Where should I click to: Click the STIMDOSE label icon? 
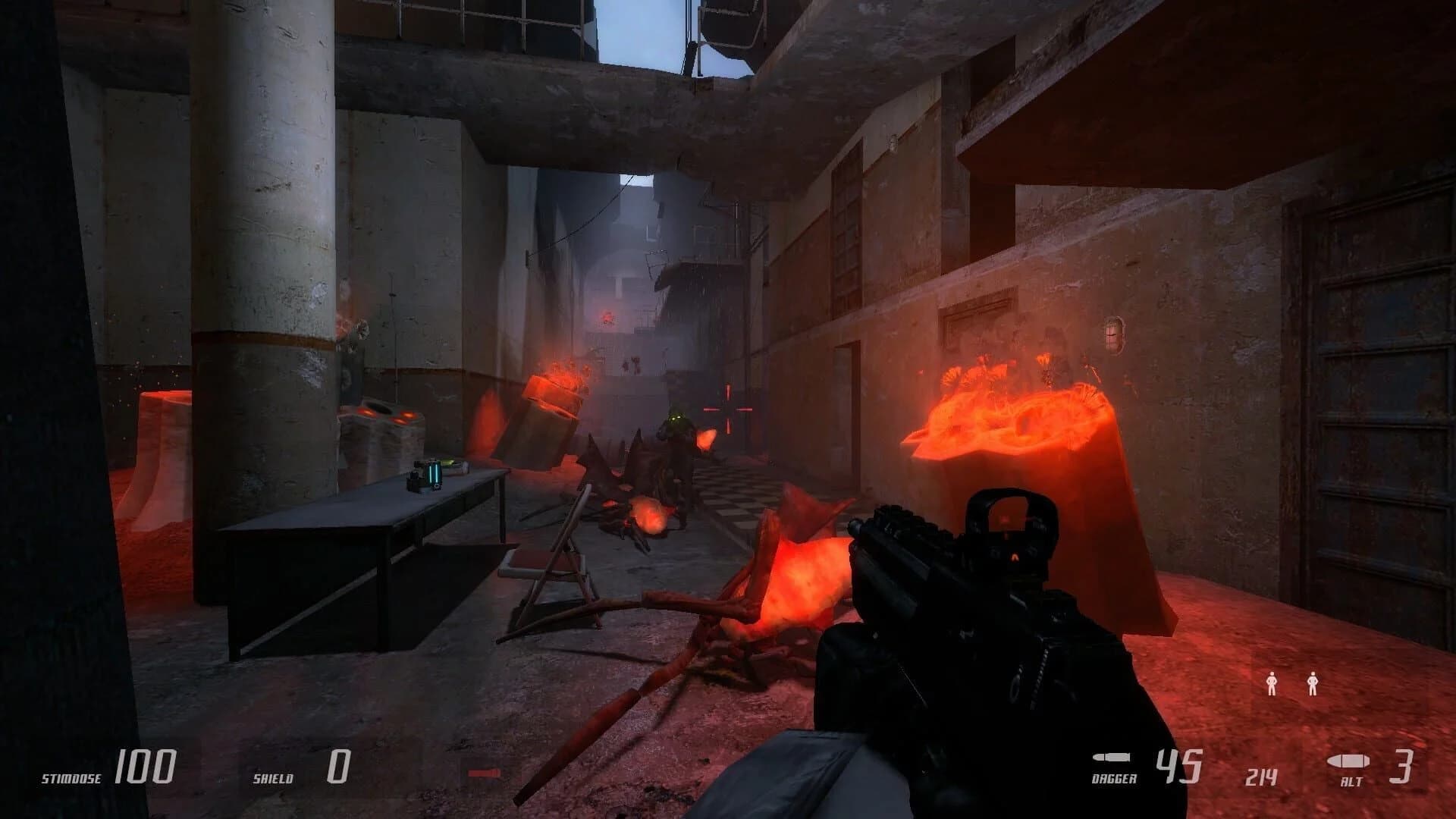pos(71,777)
